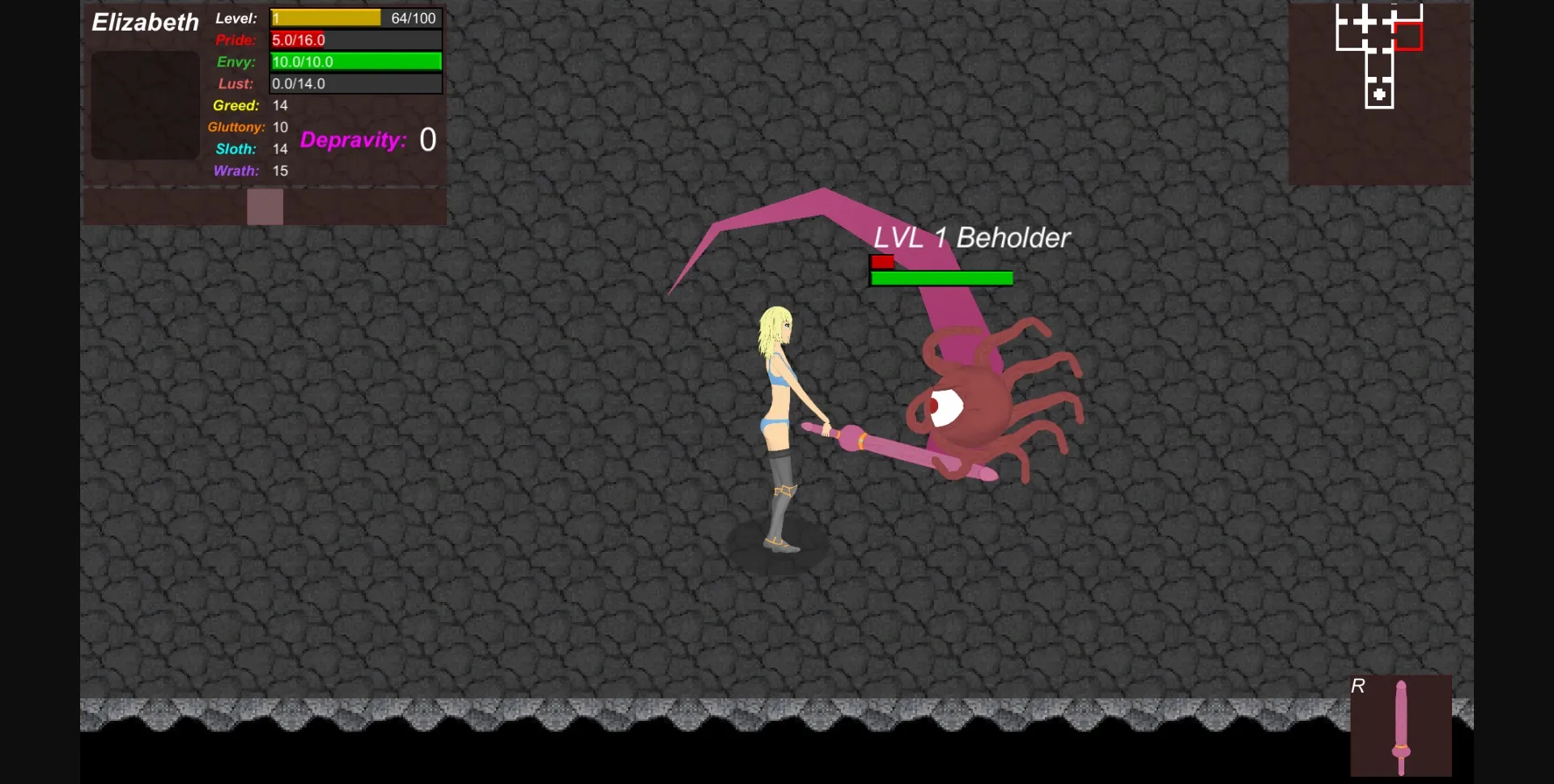Select Elizabeth's character sprite

(x=779, y=421)
